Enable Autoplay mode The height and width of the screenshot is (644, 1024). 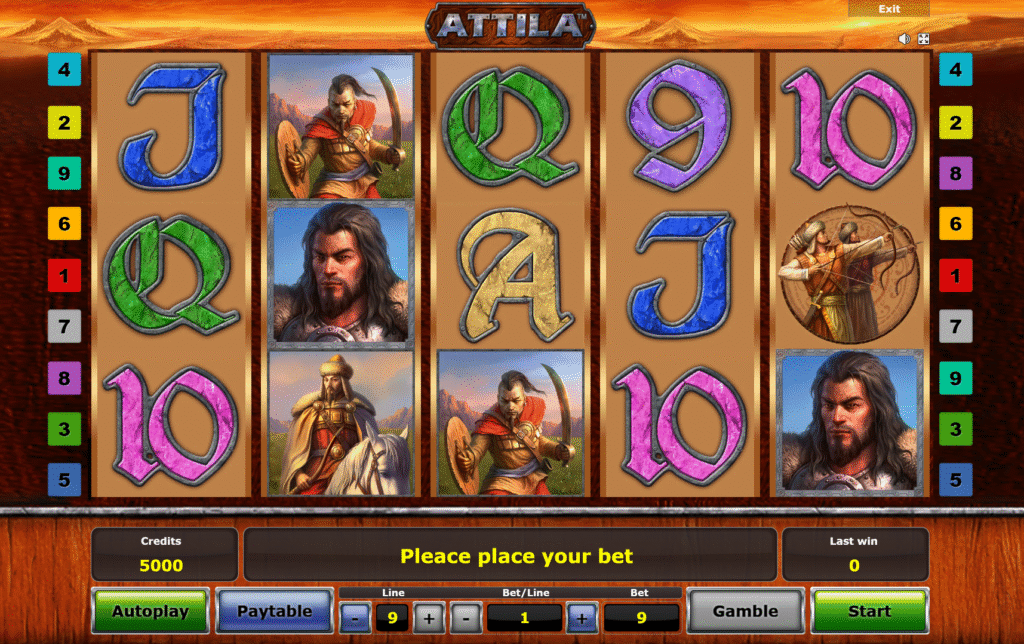click(x=150, y=611)
